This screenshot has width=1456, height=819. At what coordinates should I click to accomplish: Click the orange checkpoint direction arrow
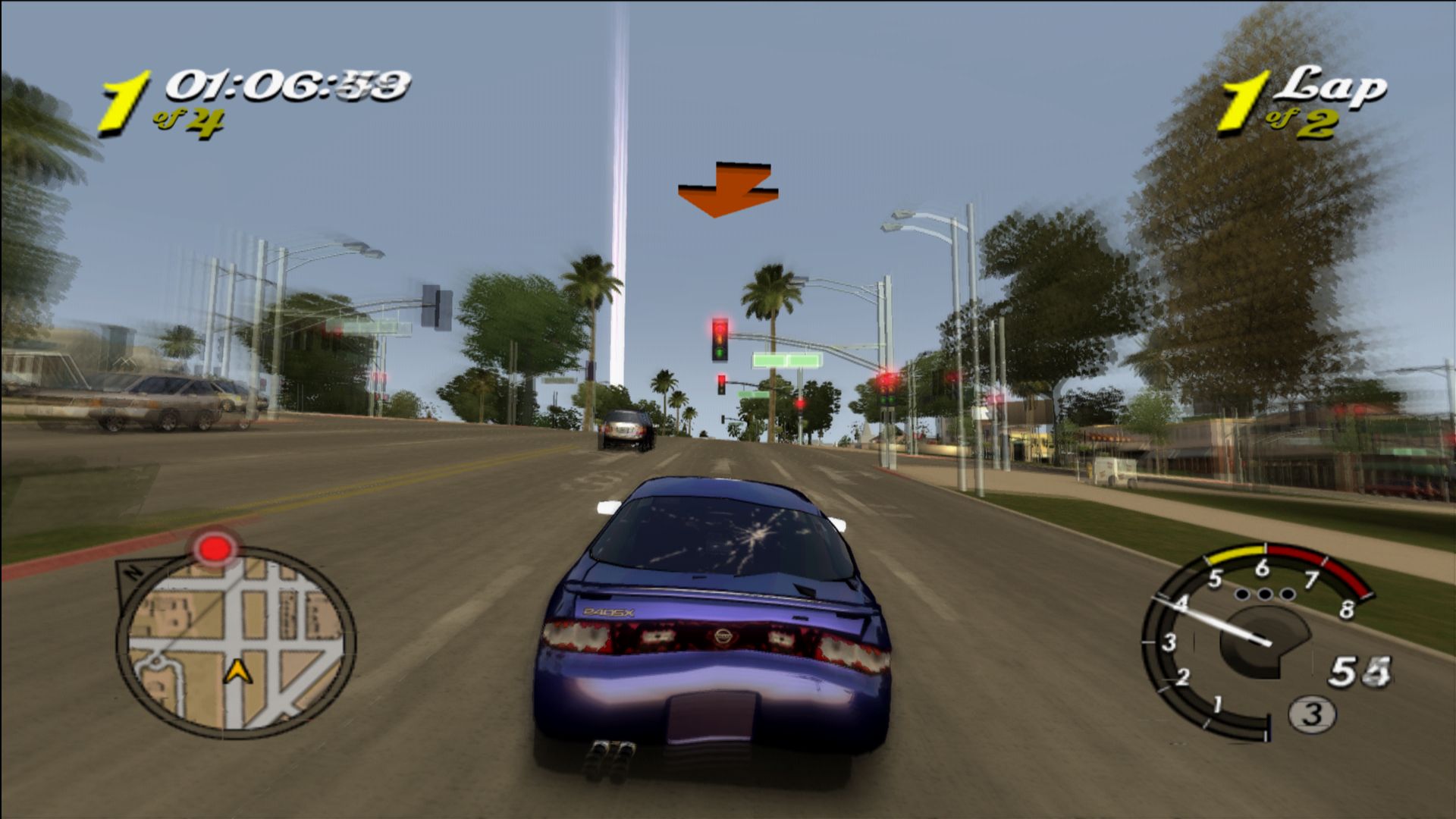(726, 190)
